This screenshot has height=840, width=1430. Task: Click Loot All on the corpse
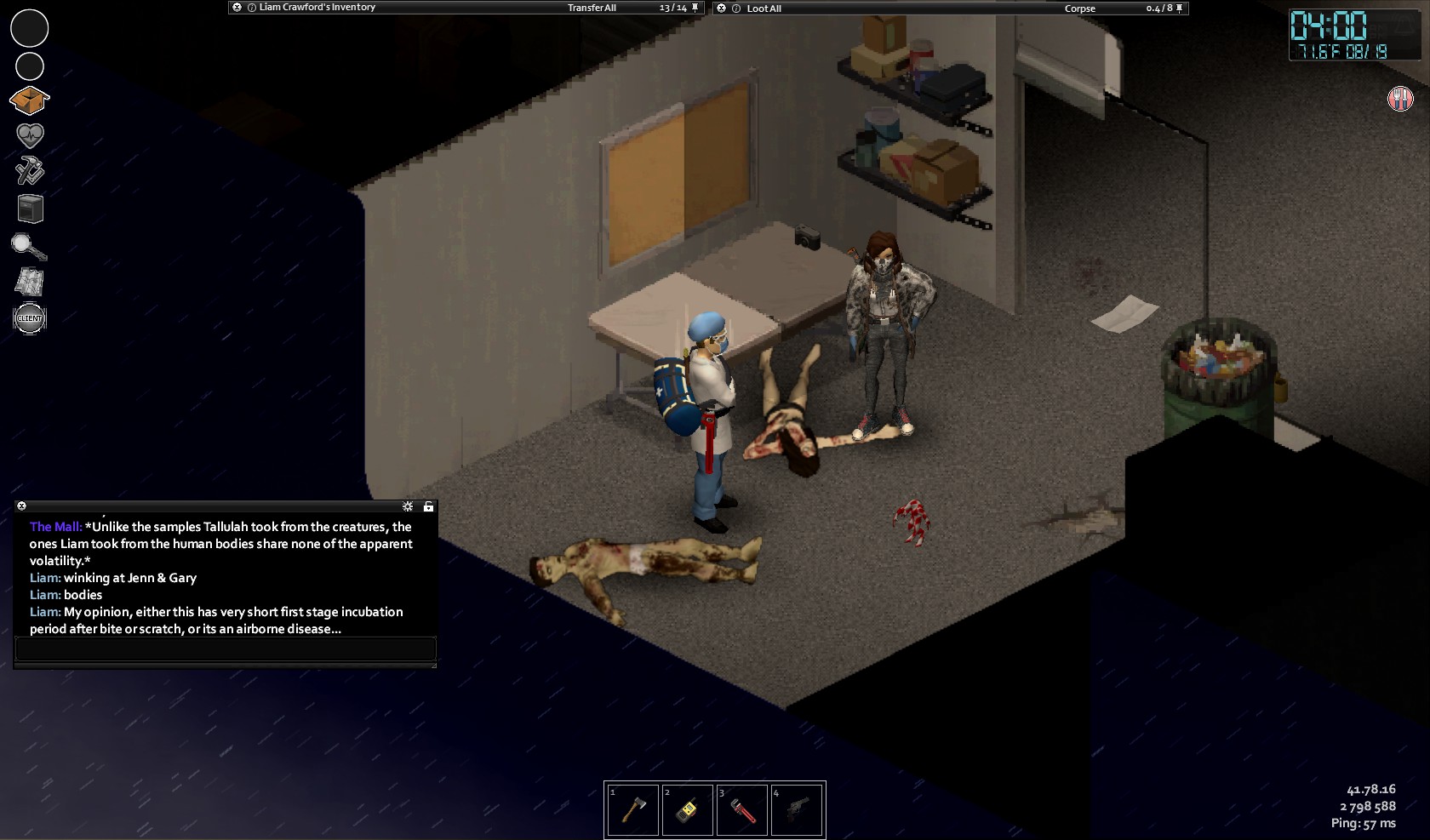point(764,9)
